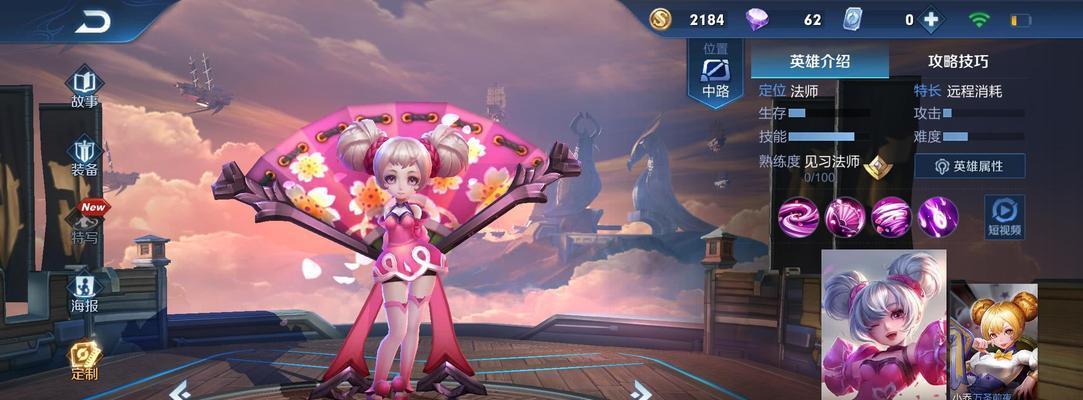The image size is (1083, 400).
Task: Tap the purple diamond currency icon
Action: 758,20
